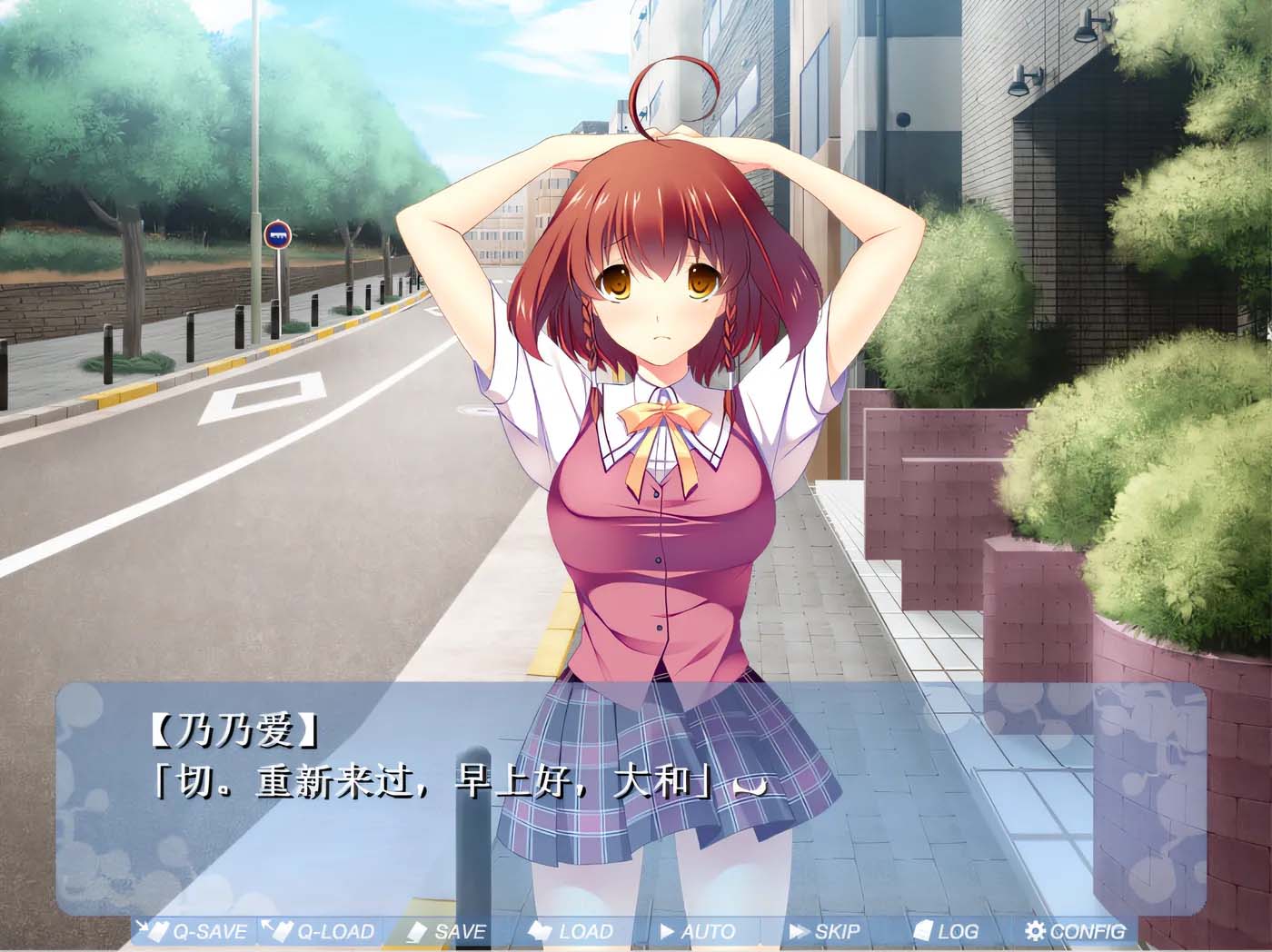Quick save with Q-SAVE button

coord(194,931)
